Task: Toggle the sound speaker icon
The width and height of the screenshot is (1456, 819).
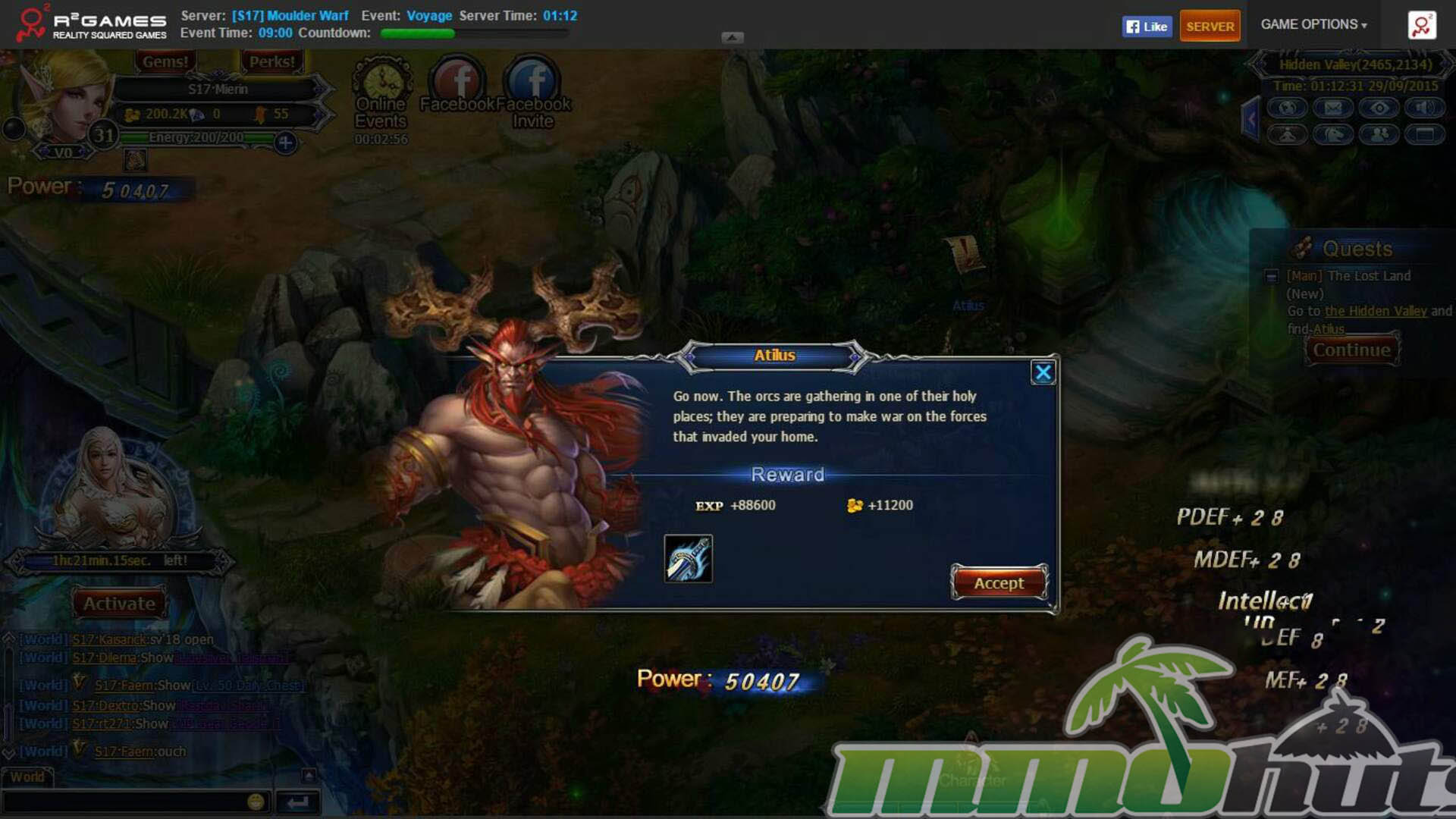Action: click(x=1424, y=108)
